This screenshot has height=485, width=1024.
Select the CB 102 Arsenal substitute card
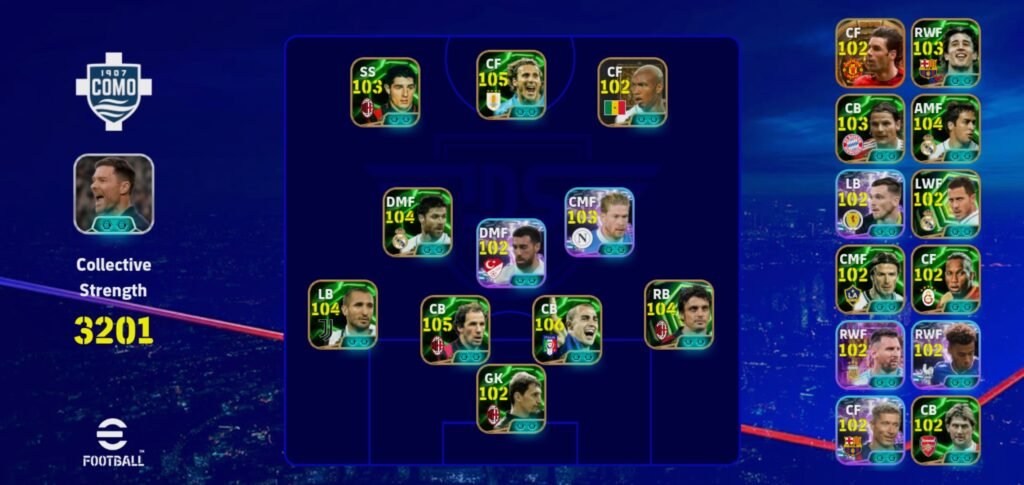pyautogui.click(x=945, y=430)
